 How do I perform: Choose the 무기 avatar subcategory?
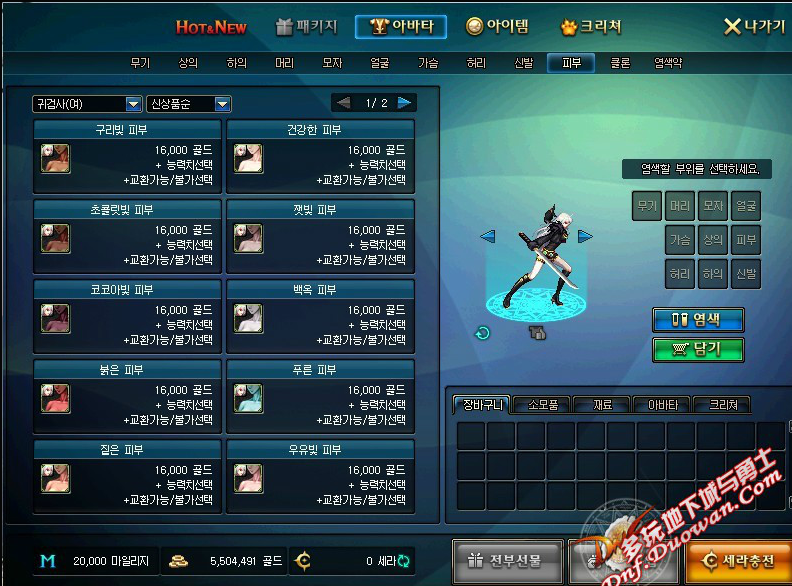point(140,63)
